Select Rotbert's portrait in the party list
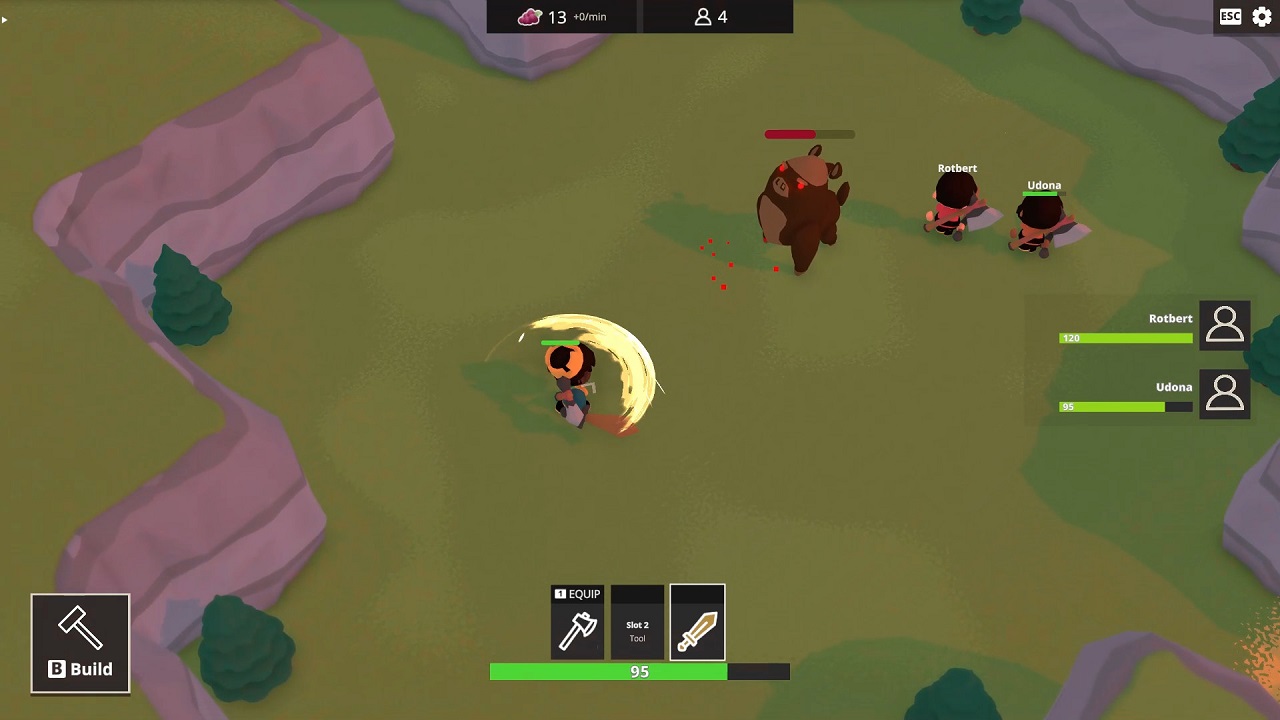 (1224, 326)
